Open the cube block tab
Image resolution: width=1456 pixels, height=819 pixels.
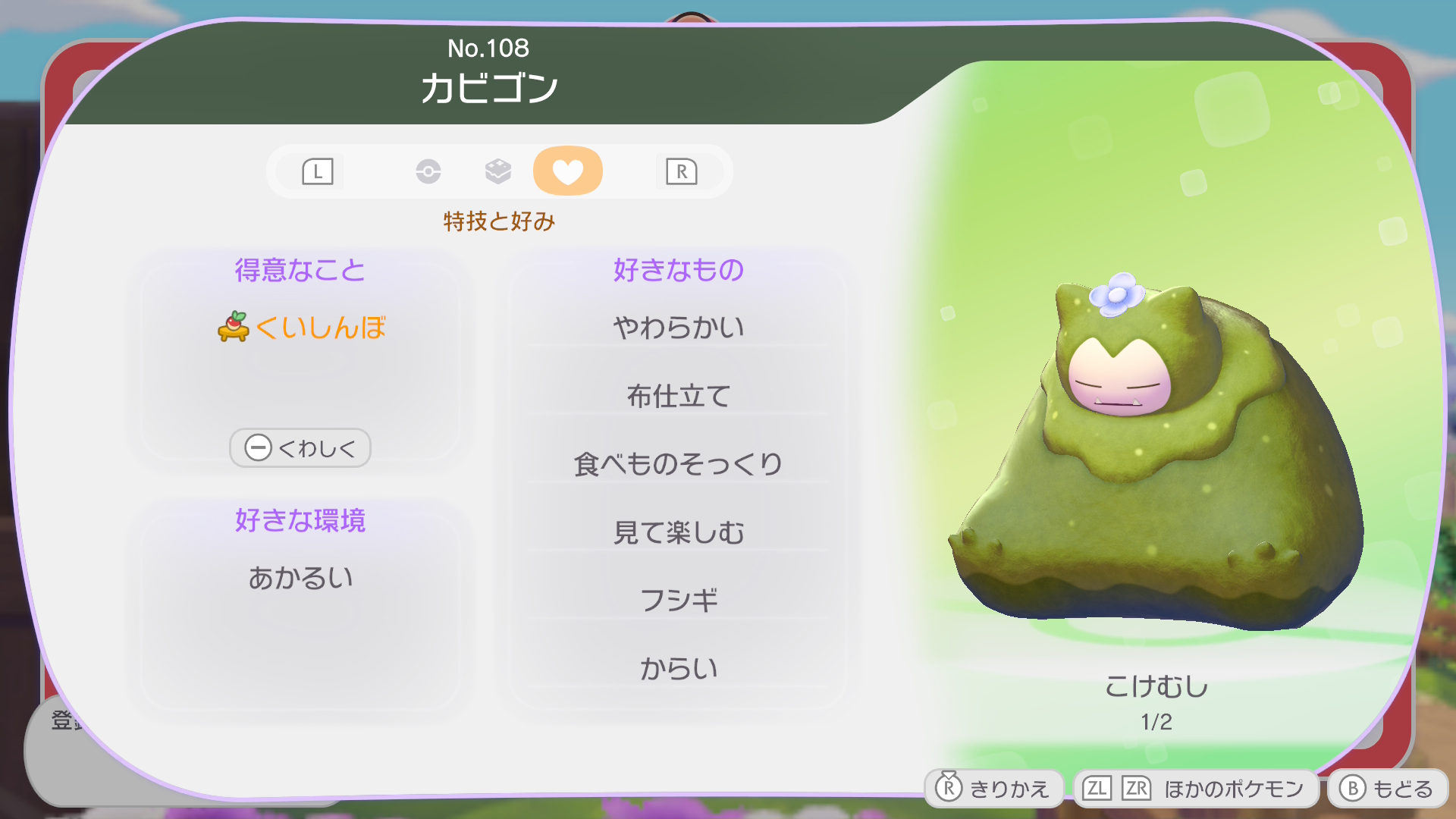tap(497, 171)
